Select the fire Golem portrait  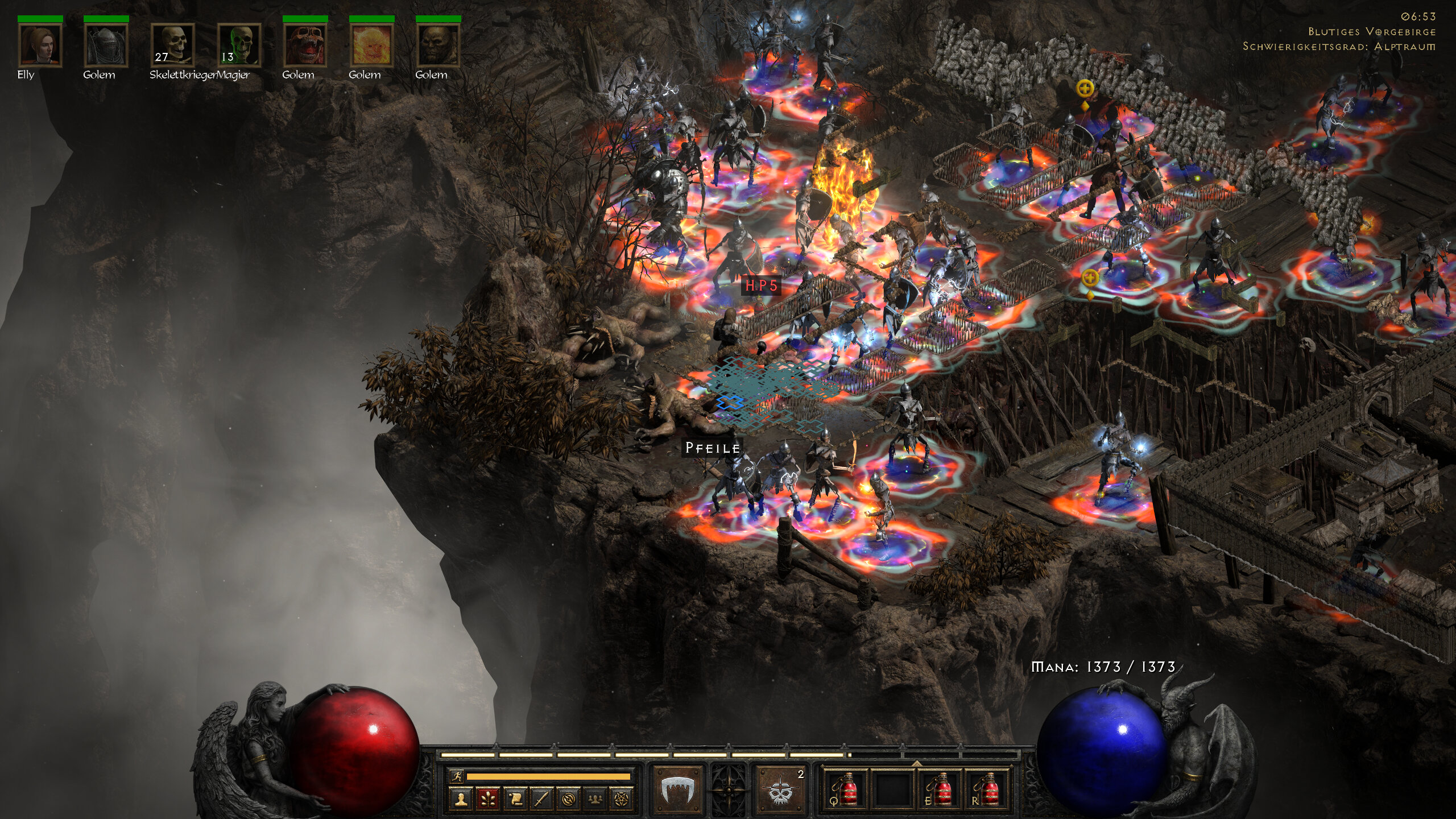click(x=371, y=45)
